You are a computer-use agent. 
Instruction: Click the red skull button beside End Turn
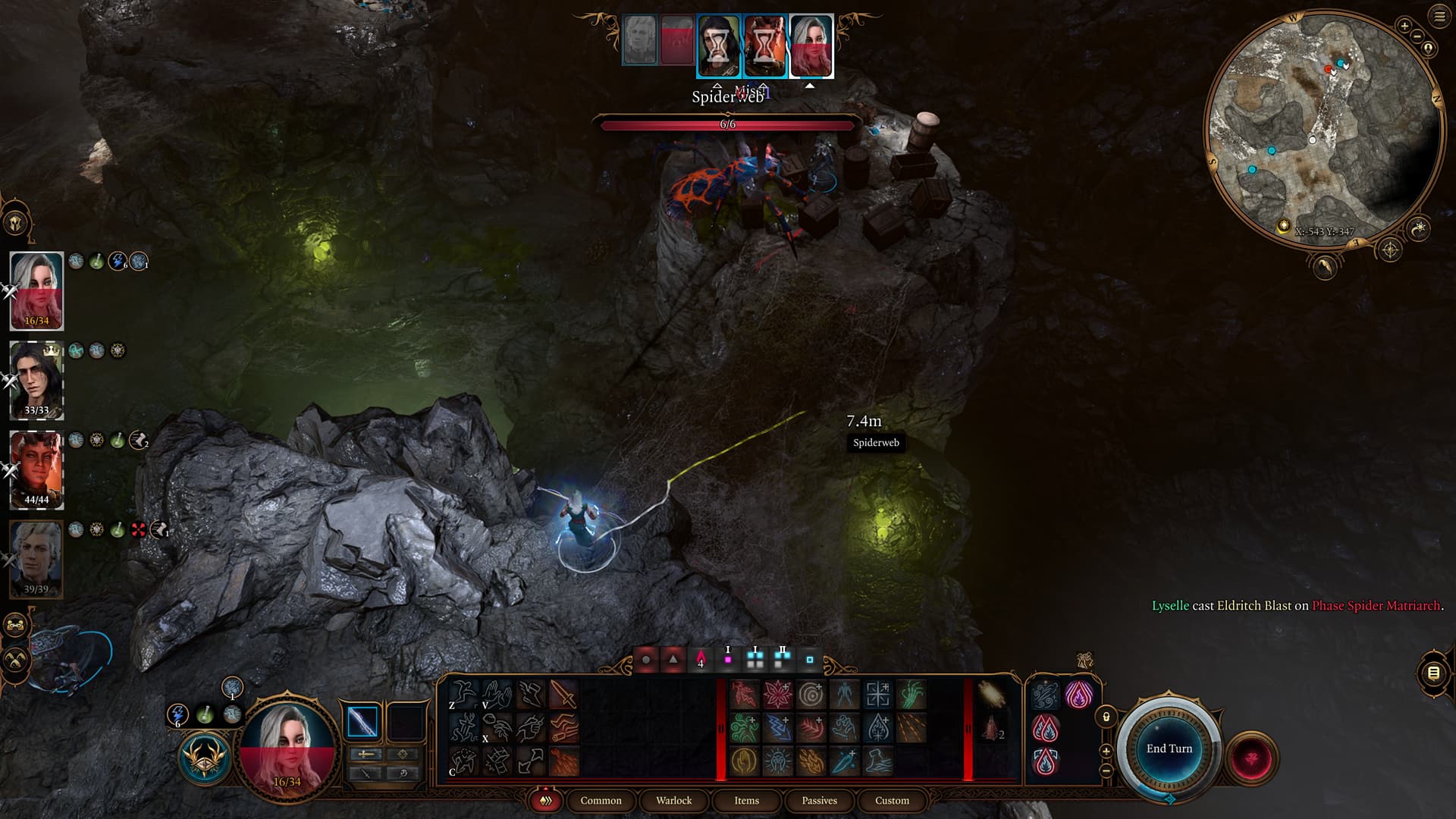coord(1252,758)
